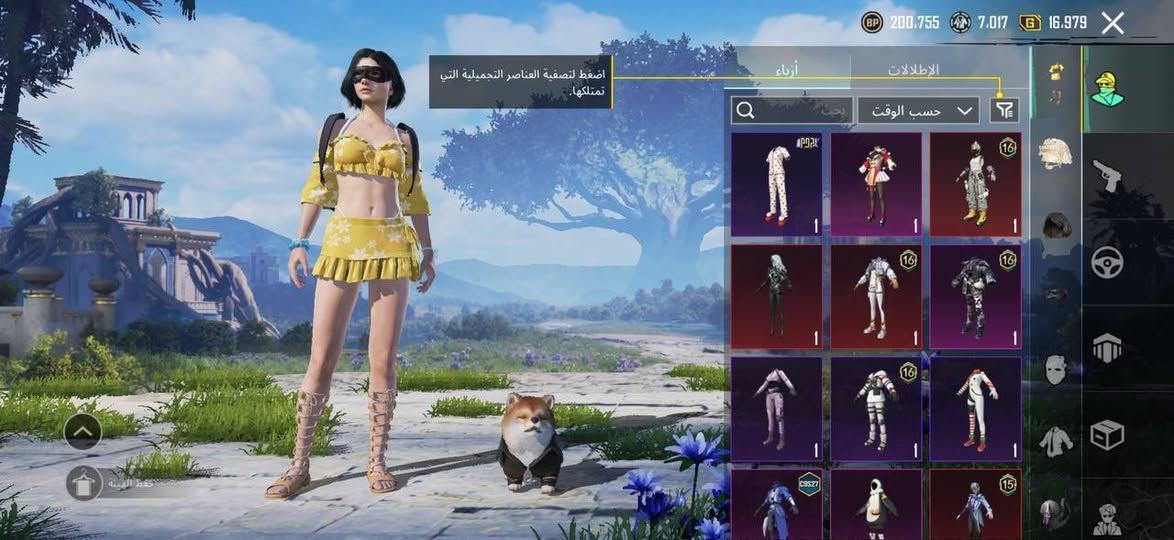Show the white jacket subcategory
The height and width of the screenshot is (540, 1174).
tap(1055, 440)
